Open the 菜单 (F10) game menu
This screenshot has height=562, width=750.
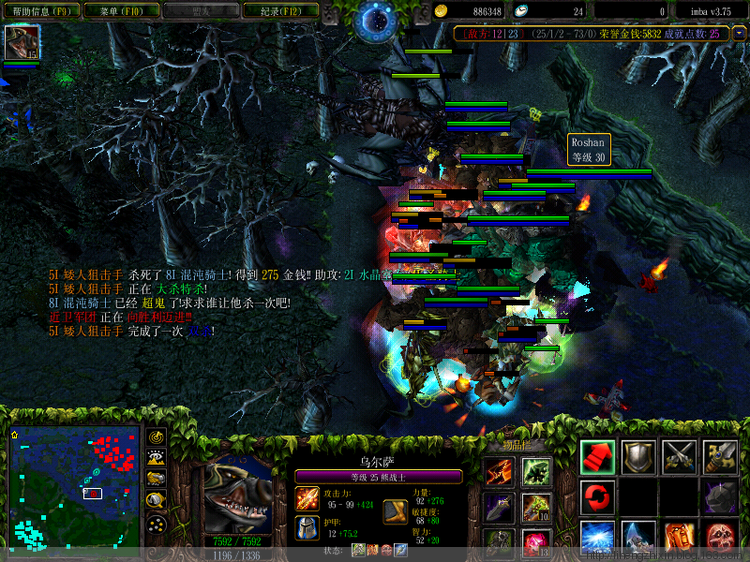coord(116,11)
